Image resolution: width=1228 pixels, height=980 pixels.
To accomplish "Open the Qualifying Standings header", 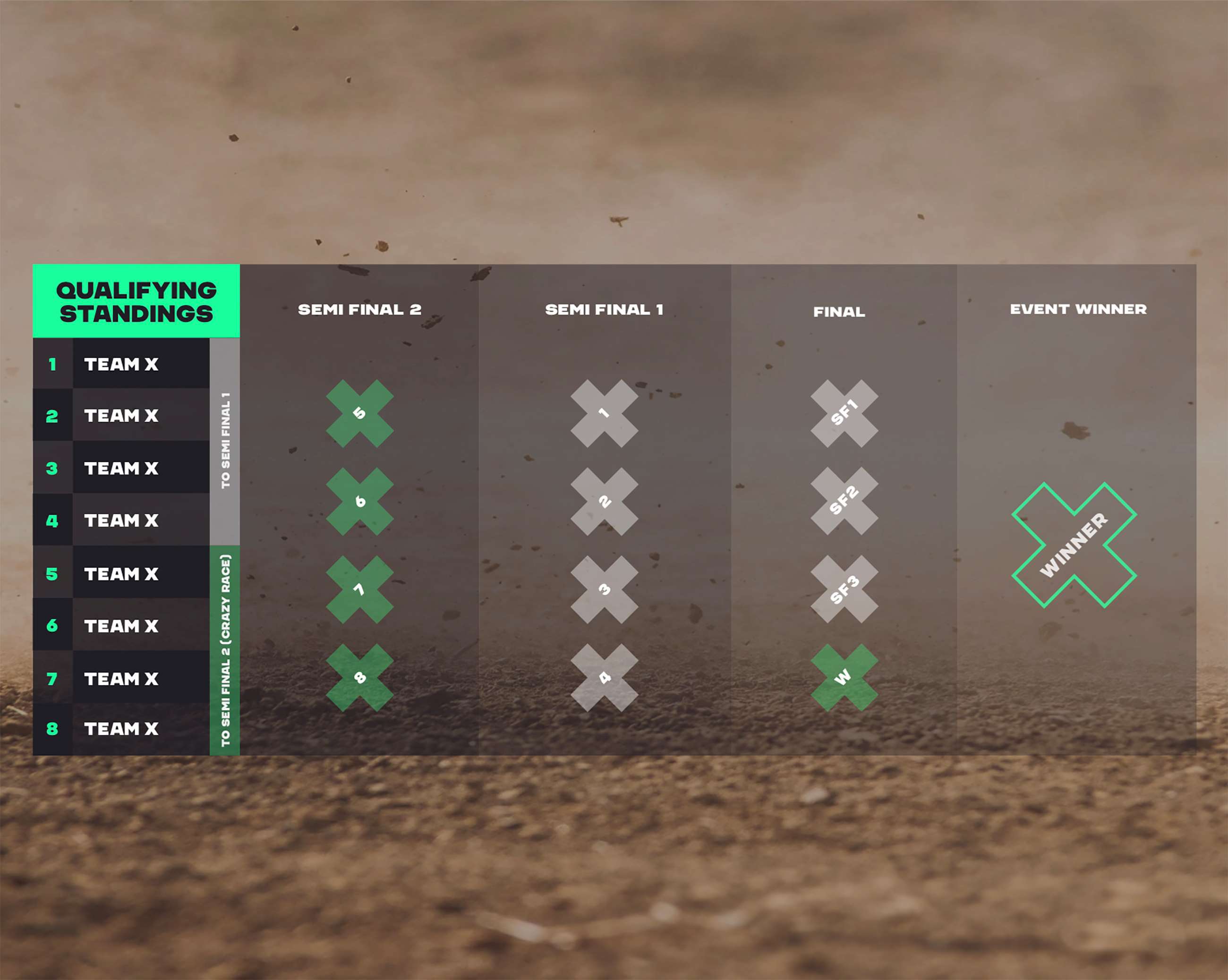I will pyautogui.click(x=136, y=301).
